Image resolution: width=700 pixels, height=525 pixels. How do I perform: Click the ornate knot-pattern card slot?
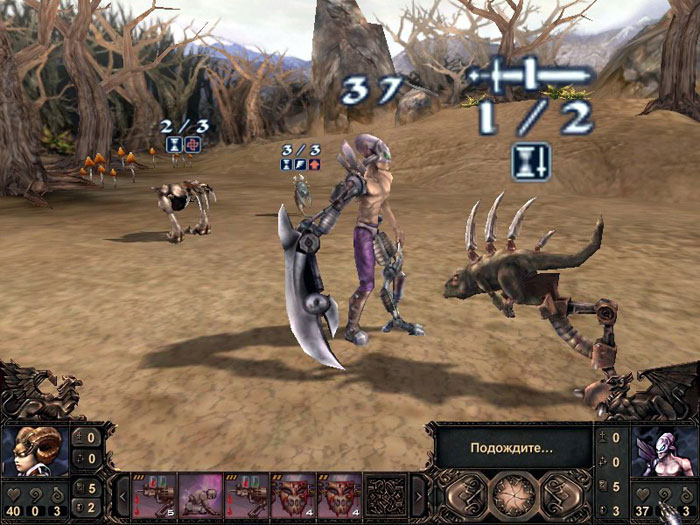pos(384,494)
